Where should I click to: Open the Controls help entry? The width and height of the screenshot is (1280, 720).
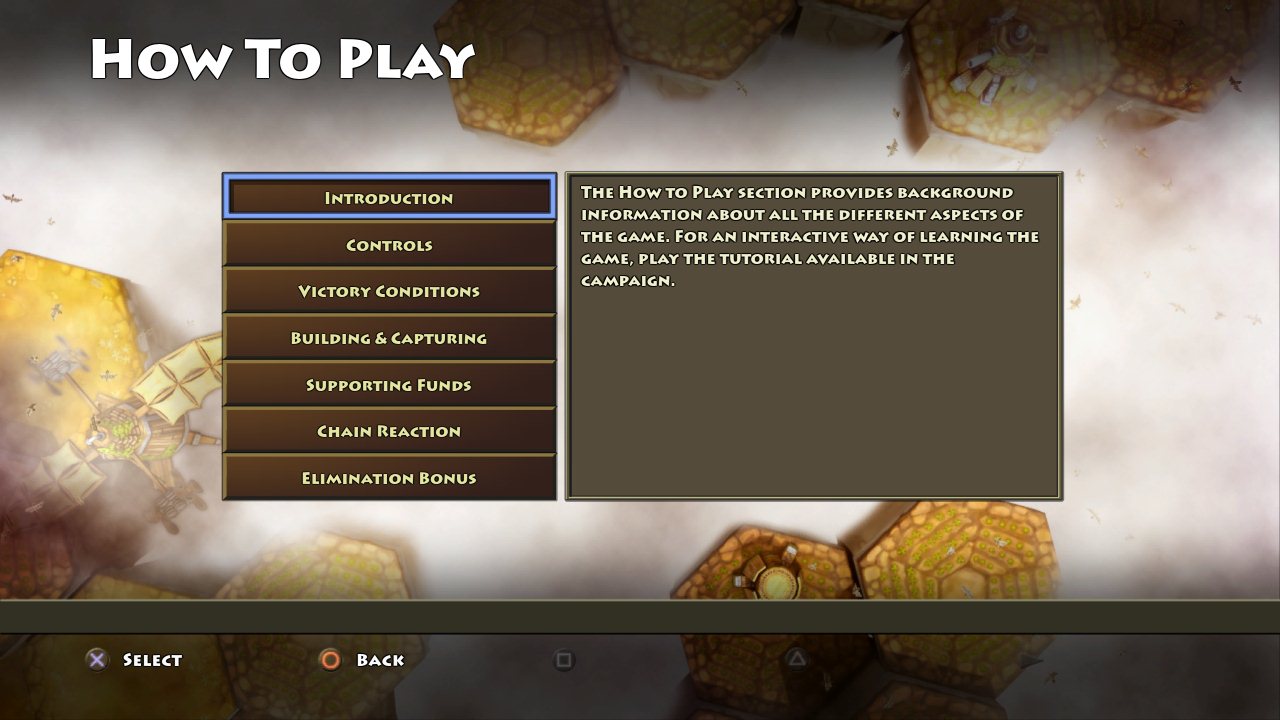389,245
